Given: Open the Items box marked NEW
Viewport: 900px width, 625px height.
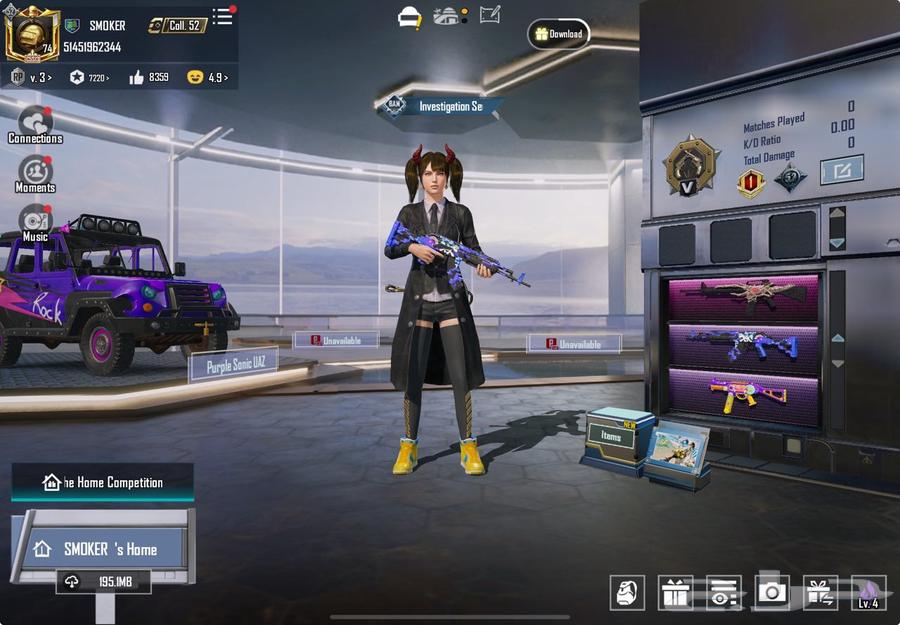Looking at the screenshot, I should point(614,437).
